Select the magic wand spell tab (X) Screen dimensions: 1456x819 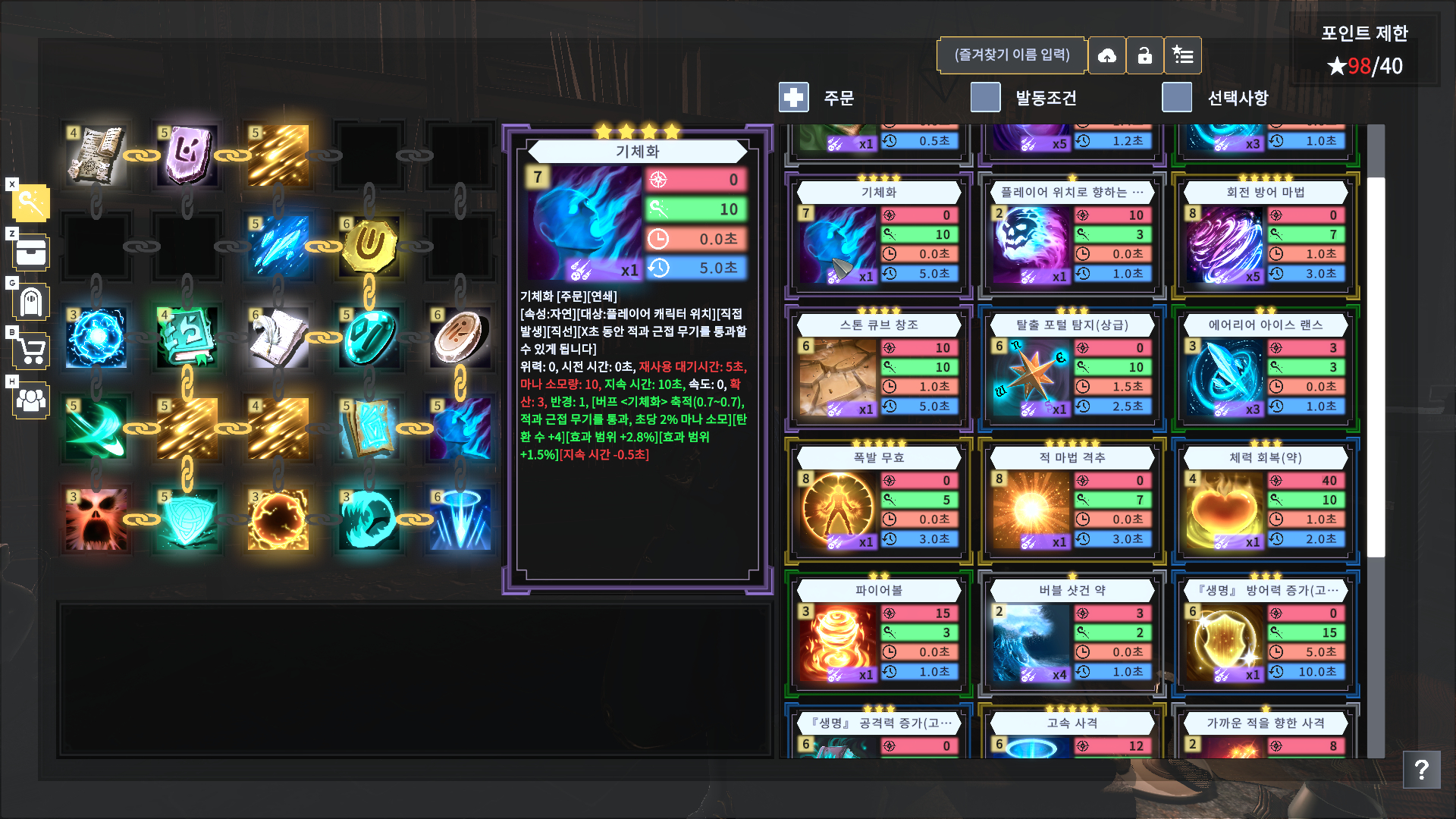pyautogui.click(x=31, y=202)
